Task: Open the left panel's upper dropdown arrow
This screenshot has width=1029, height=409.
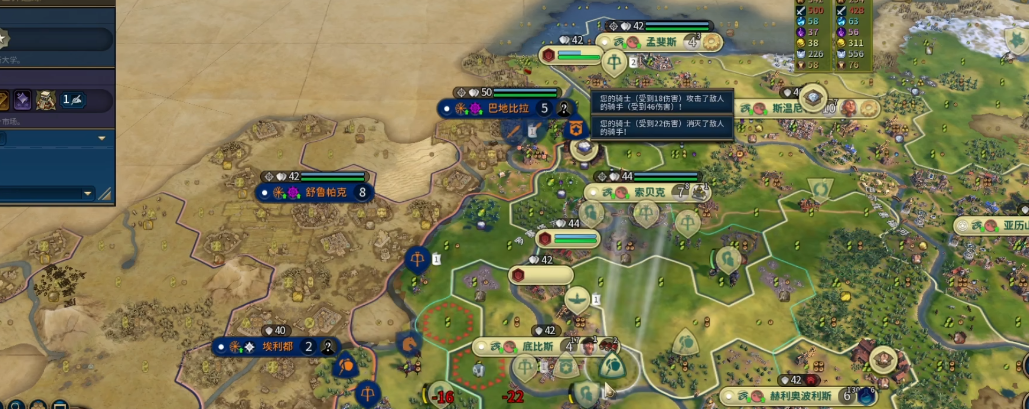Action: pyautogui.click(x=102, y=137)
